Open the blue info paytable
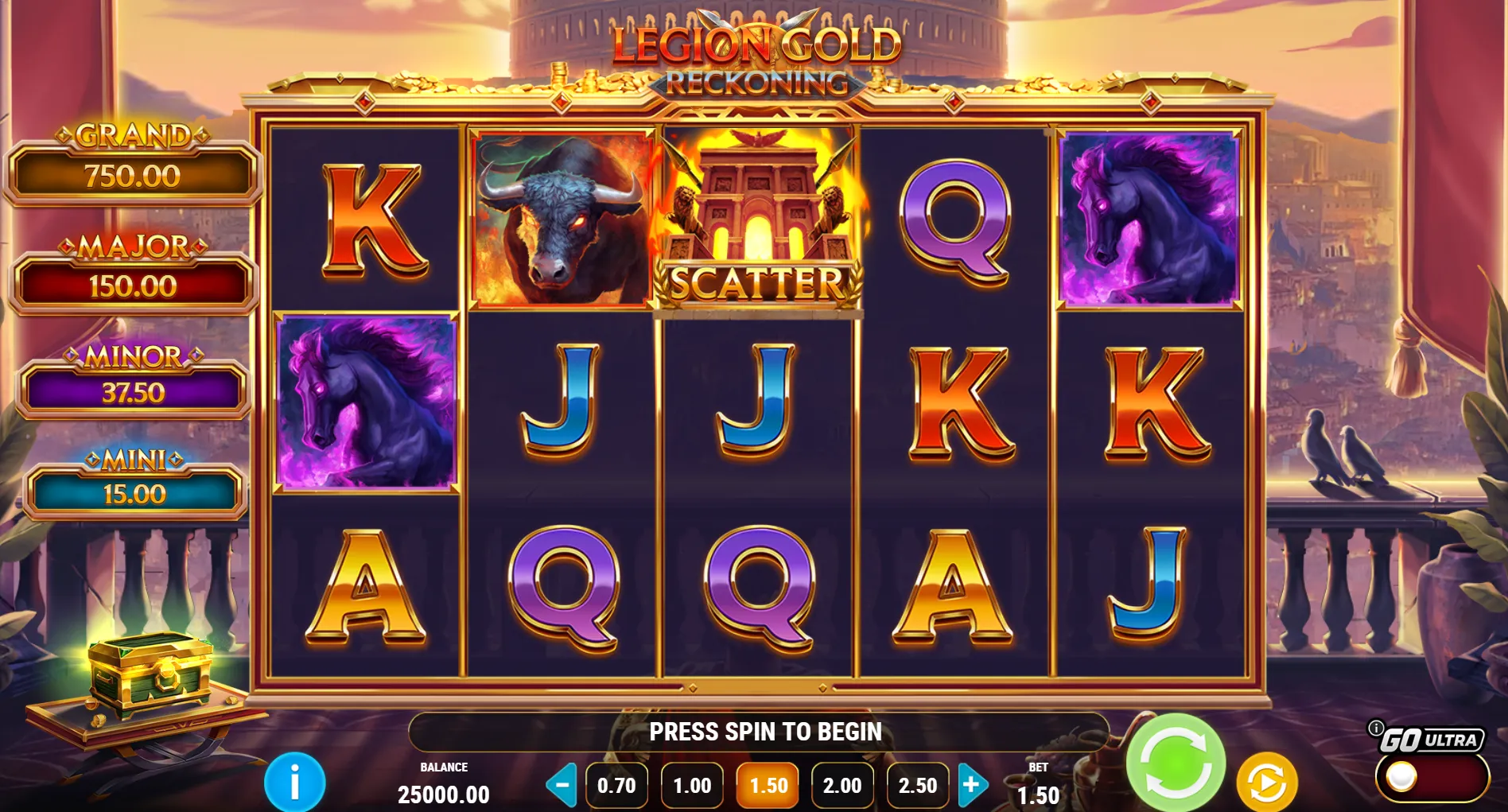Screen dimensions: 1508x812 click(x=295, y=783)
